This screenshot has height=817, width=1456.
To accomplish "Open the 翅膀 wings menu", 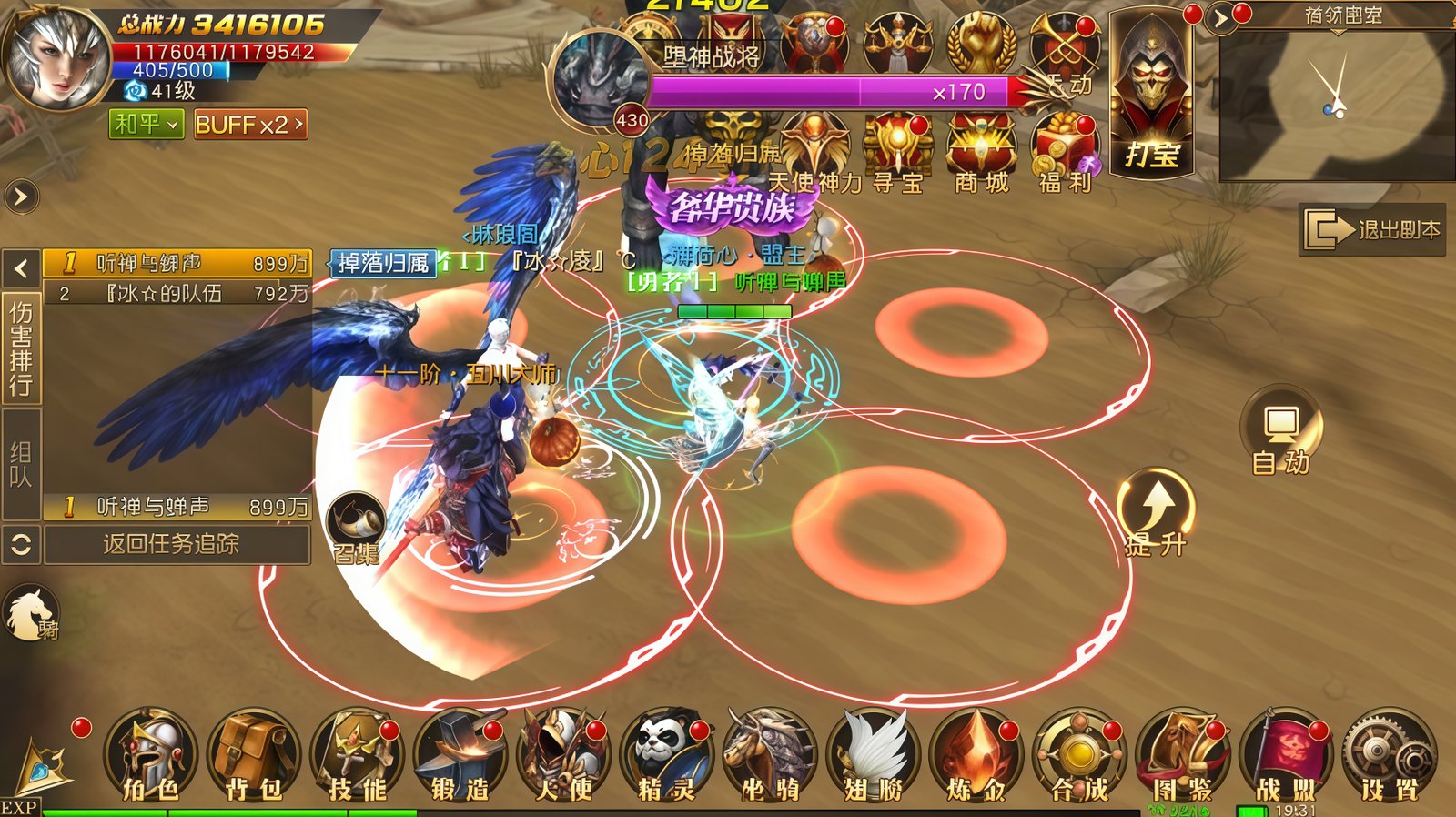I will pos(873,757).
